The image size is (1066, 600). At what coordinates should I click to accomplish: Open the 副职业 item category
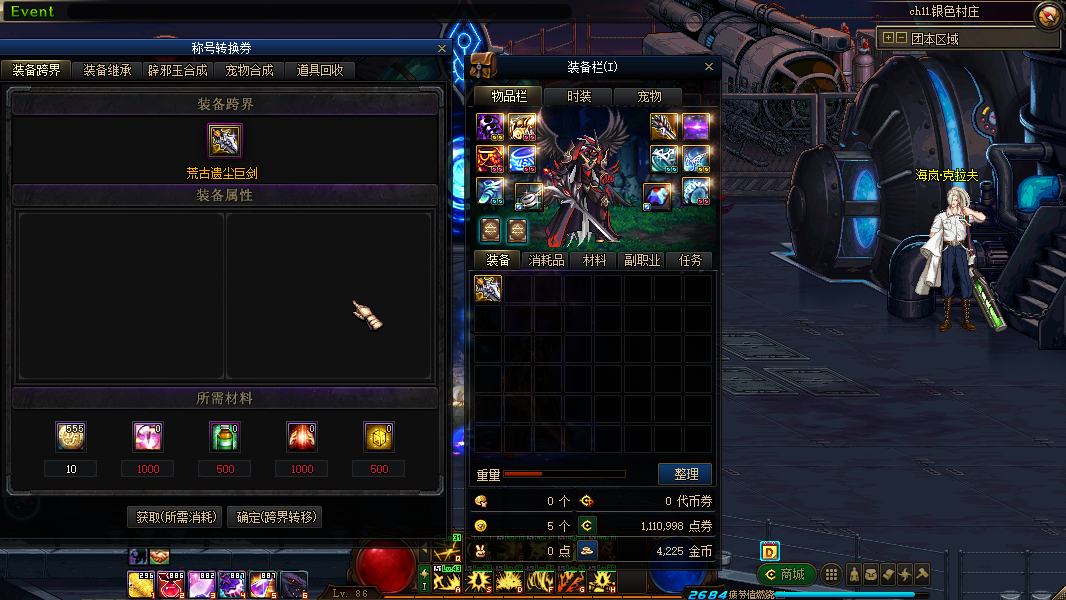click(x=642, y=260)
